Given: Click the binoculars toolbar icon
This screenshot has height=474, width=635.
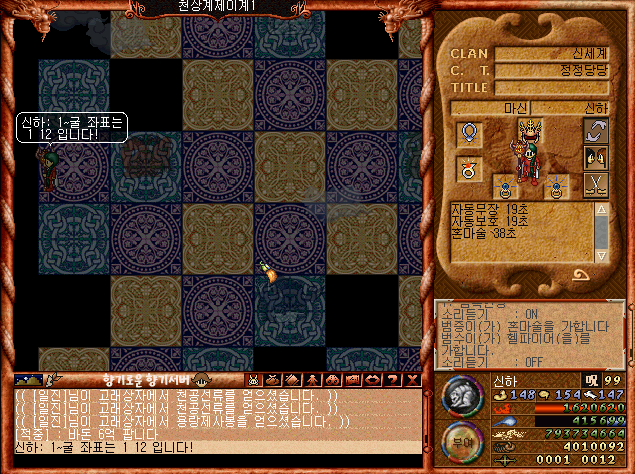Looking at the screenshot, I should point(331,380).
